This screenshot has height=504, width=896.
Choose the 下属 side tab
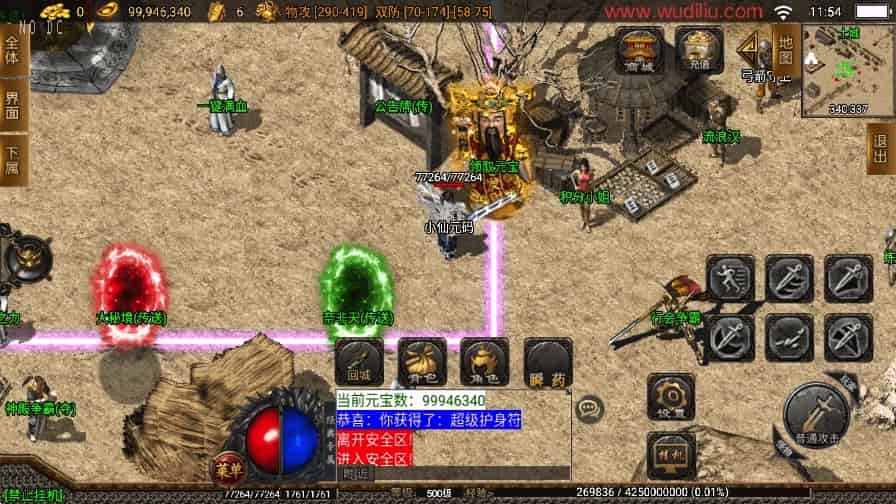tap(12, 161)
